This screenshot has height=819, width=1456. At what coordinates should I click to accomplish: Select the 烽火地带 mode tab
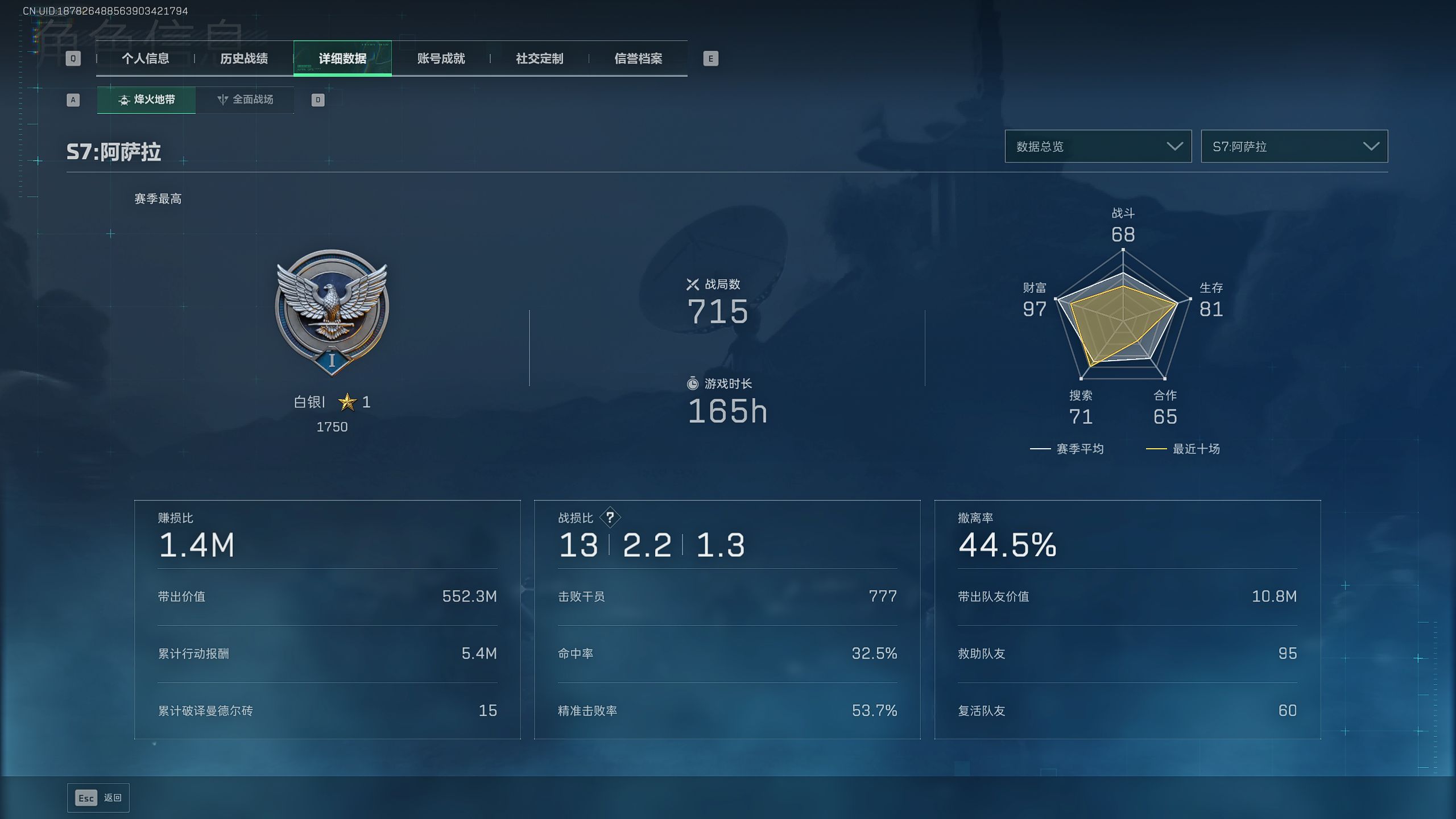pos(146,100)
